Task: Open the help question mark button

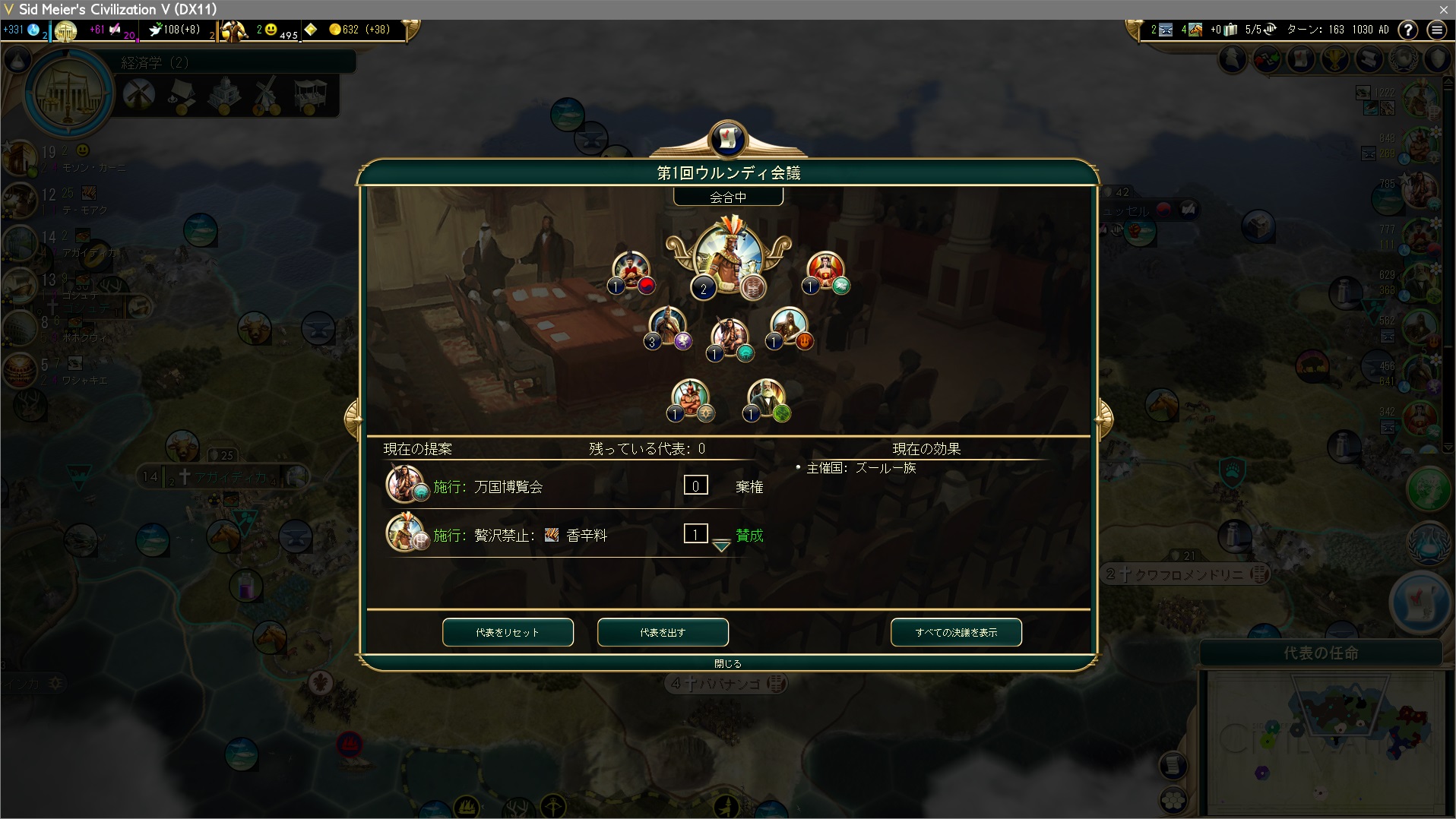Action: (x=1408, y=30)
